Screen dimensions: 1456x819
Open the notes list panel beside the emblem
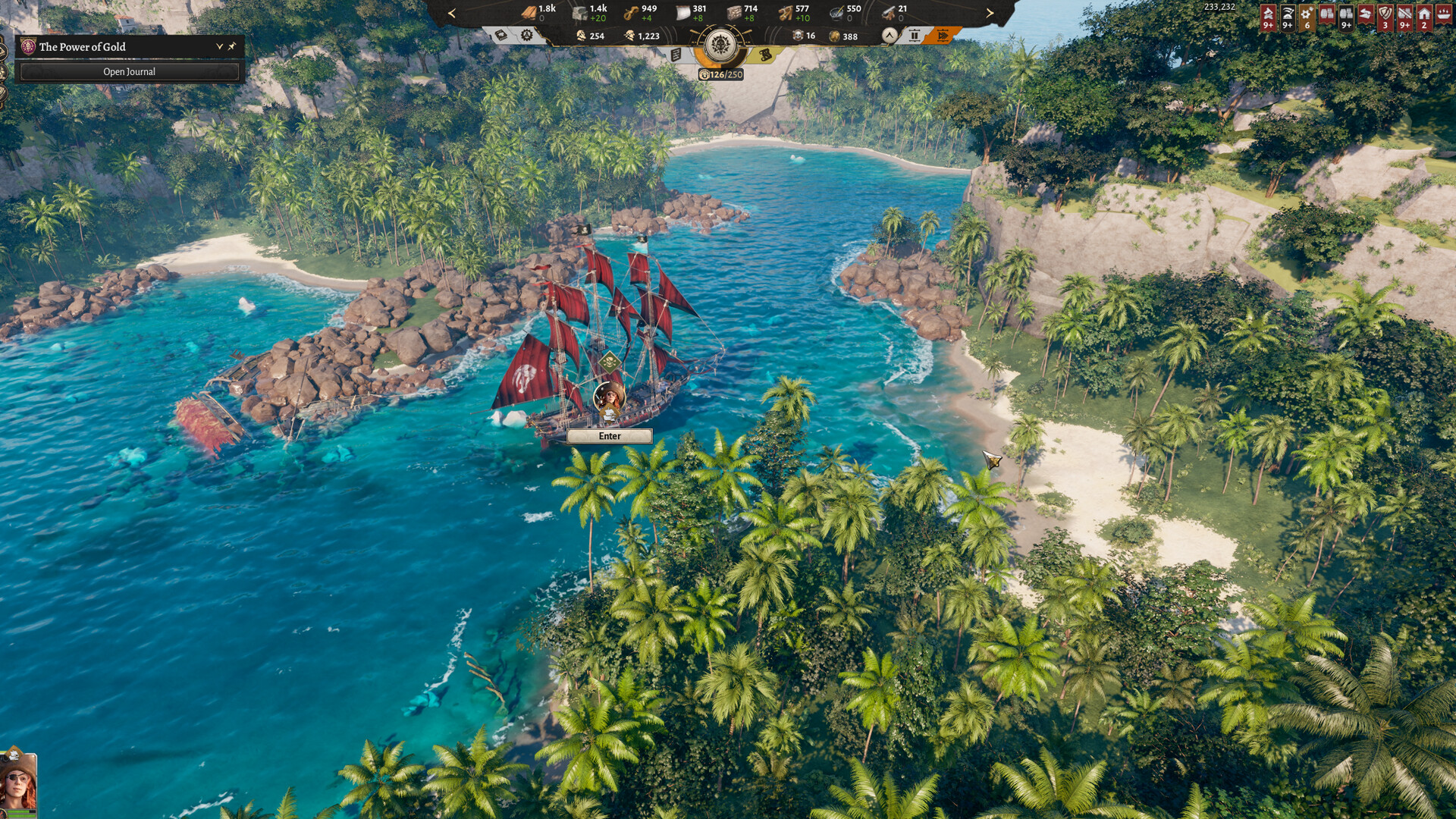[x=675, y=55]
